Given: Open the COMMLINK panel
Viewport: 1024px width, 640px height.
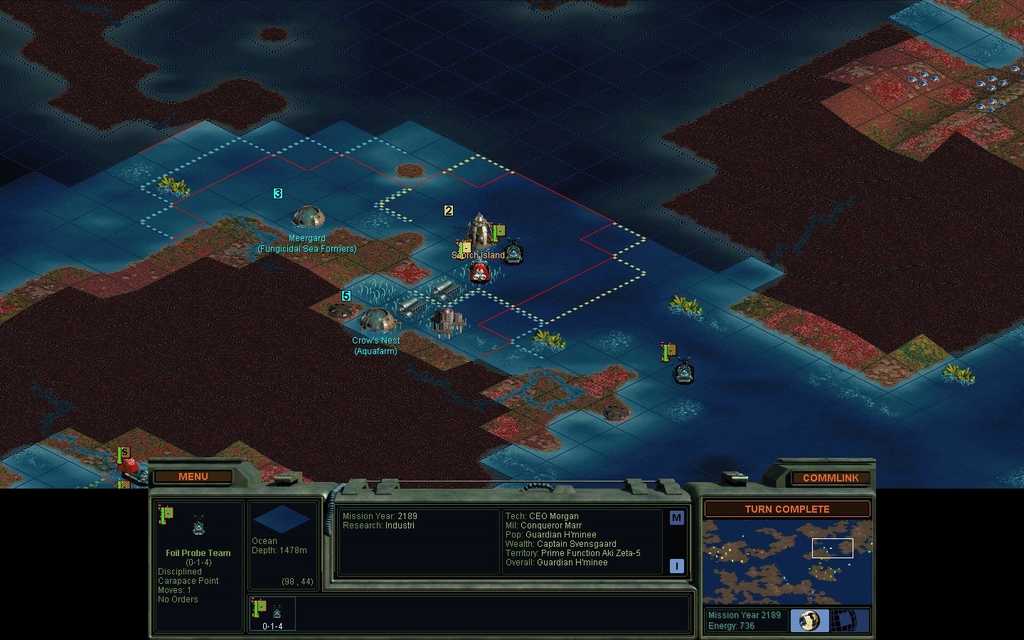Looking at the screenshot, I should pos(830,478).
